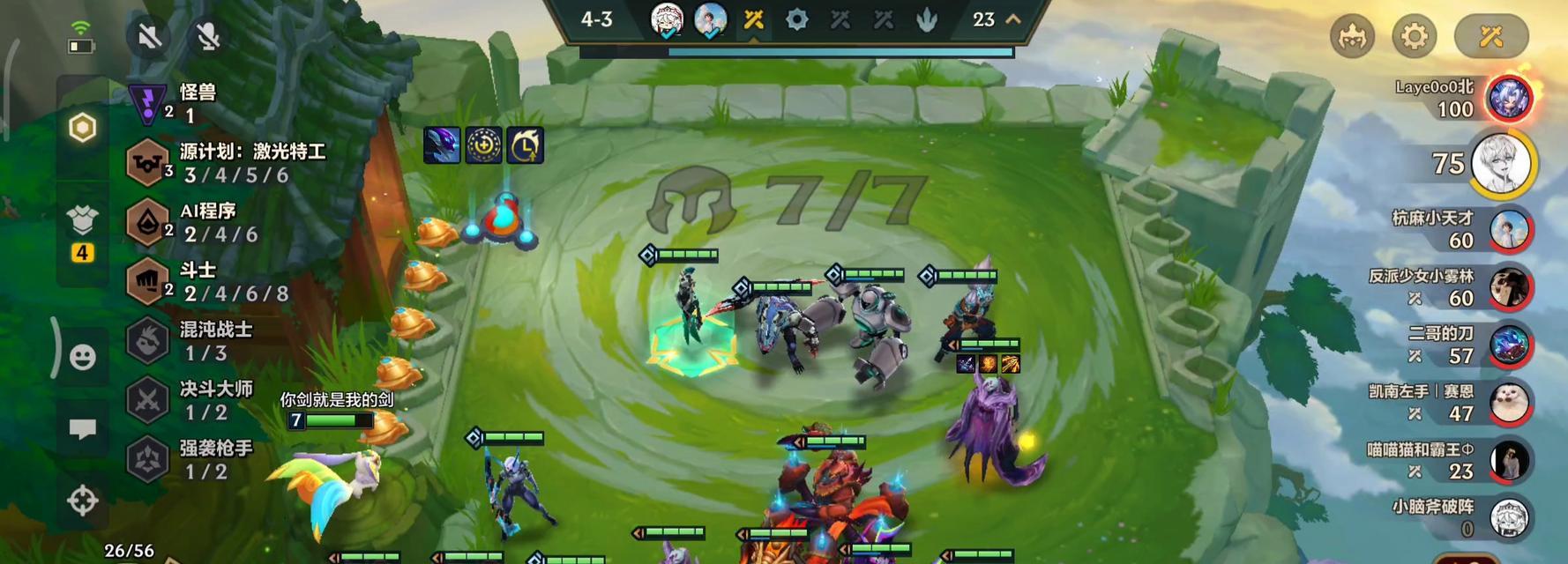Expand the stage tracker arrow

(1013, 19)
